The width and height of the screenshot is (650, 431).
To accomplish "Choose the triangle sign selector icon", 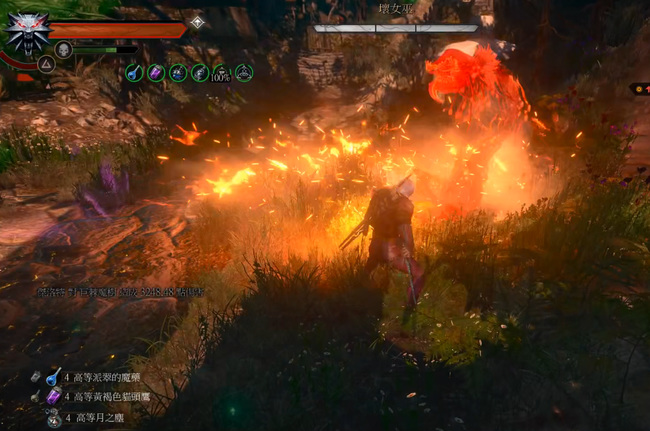I will pyautogui.click(x=45, y=64).
